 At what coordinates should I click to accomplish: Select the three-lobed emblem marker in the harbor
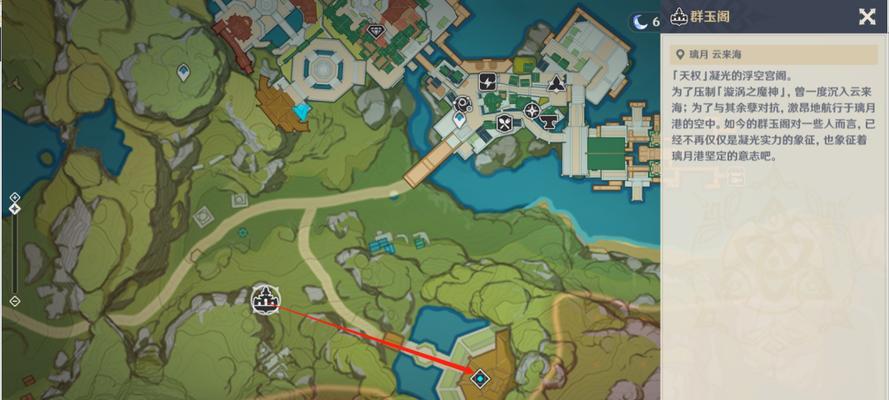(556, 82)
